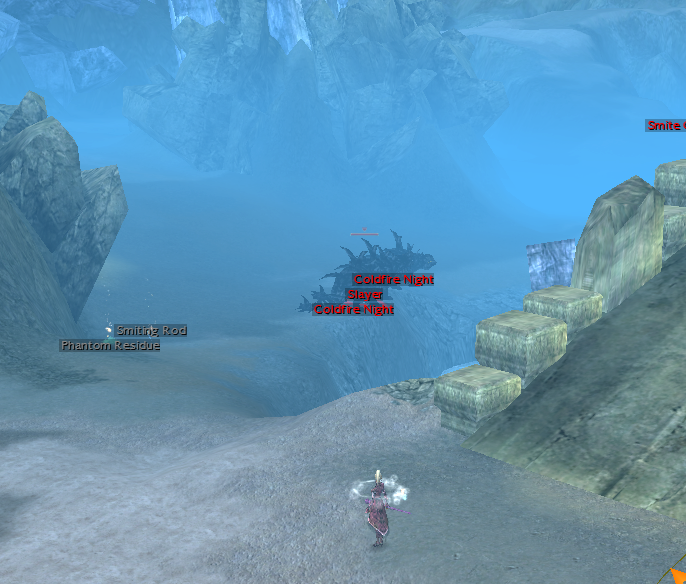Pick the Phantom Residue item label
The height and width of the screenshot is (584, 686).
(110, 346)
